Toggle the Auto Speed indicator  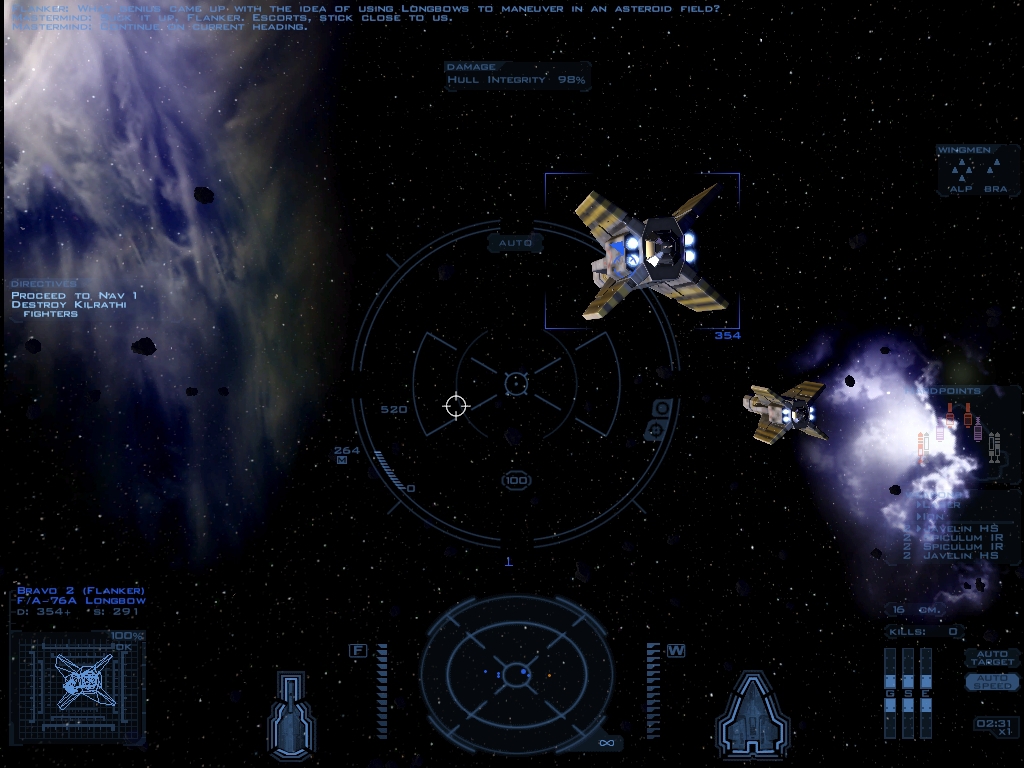(x=991, y=681)
